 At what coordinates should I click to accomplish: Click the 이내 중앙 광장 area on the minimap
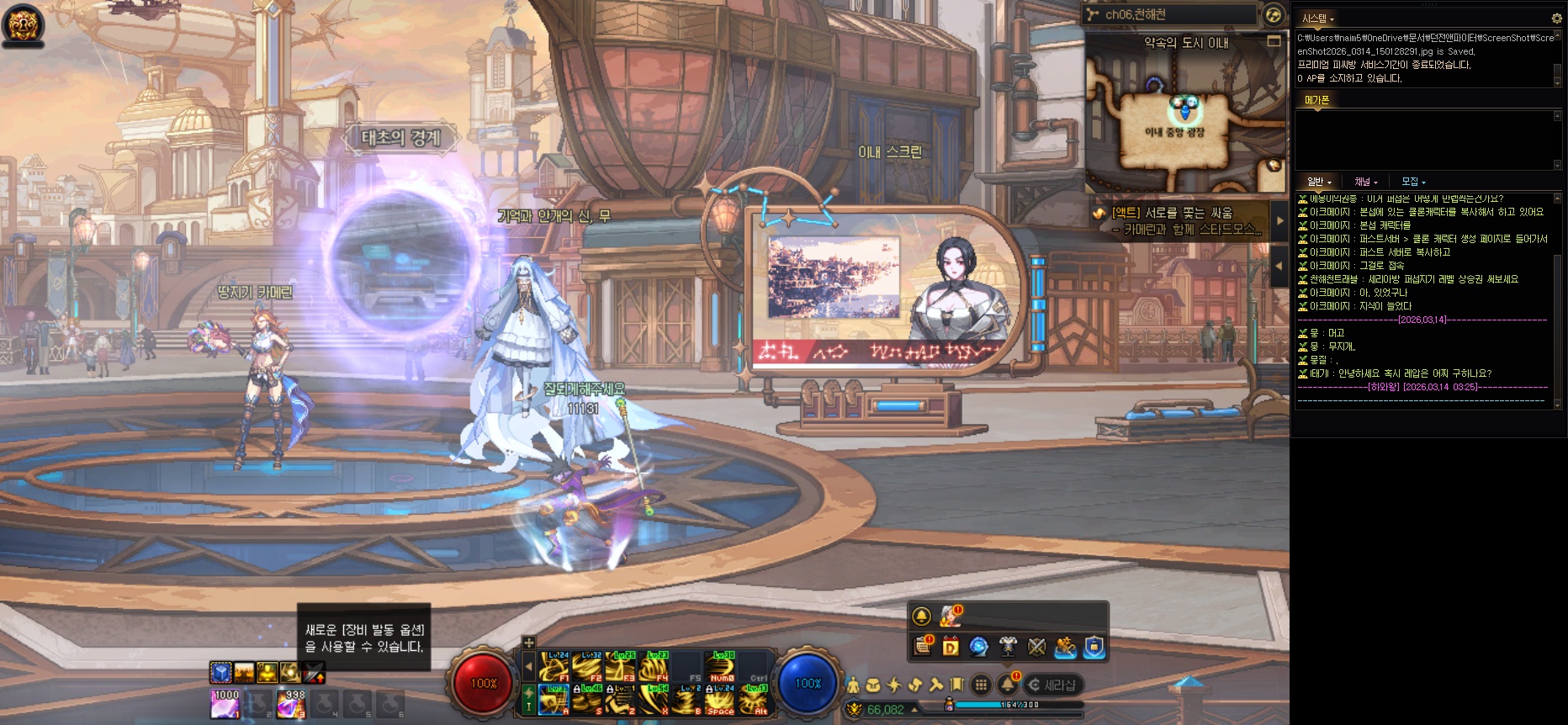tap(1173, 131)
